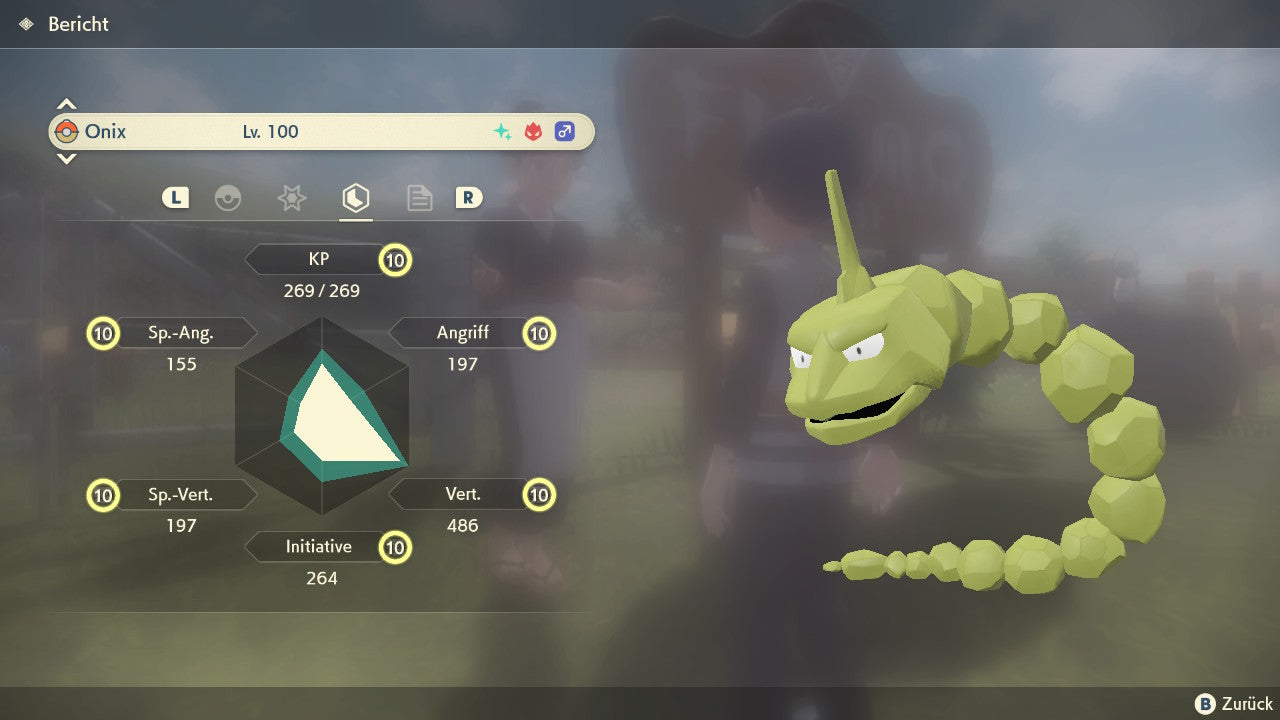Viewport: 1280px width, 720px height.
Task: Click the up arrow above Onix's name
Action: coord(66,104)
